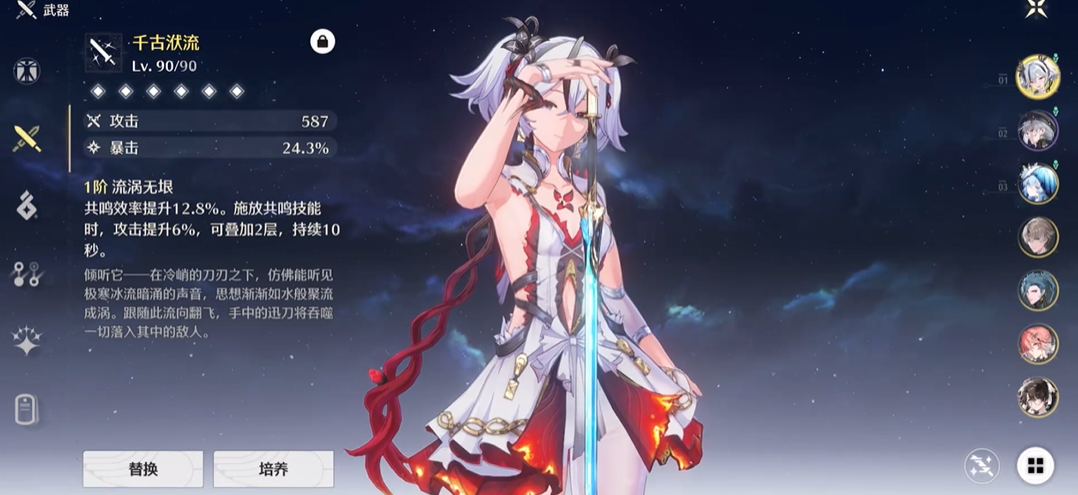Open the 培养 (Upgrade) weapon menu
This screenshot has height=495, width=1078.
tap(273, 468)
